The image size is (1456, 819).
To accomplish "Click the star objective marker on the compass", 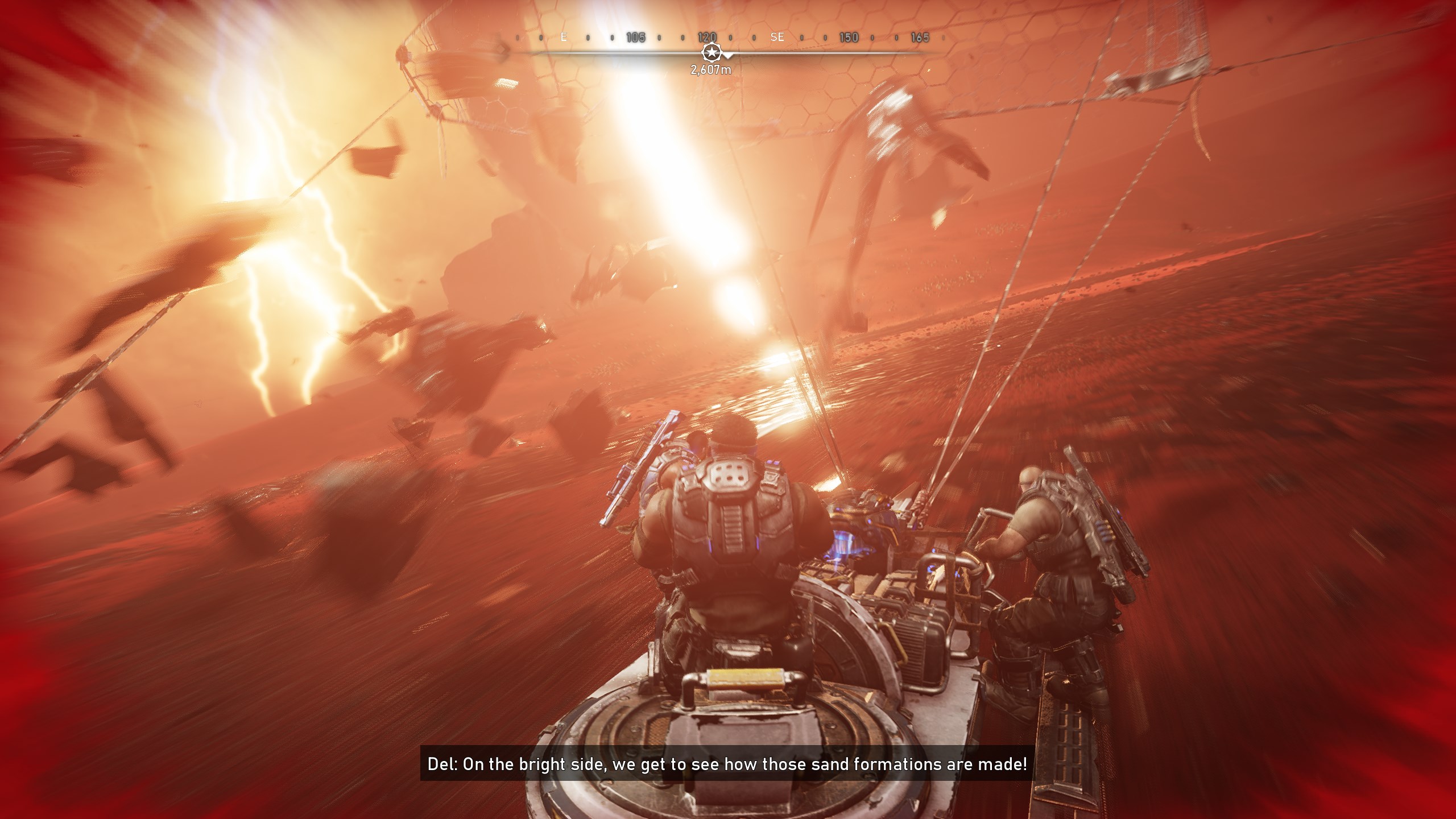I will [x=710, y=53].
